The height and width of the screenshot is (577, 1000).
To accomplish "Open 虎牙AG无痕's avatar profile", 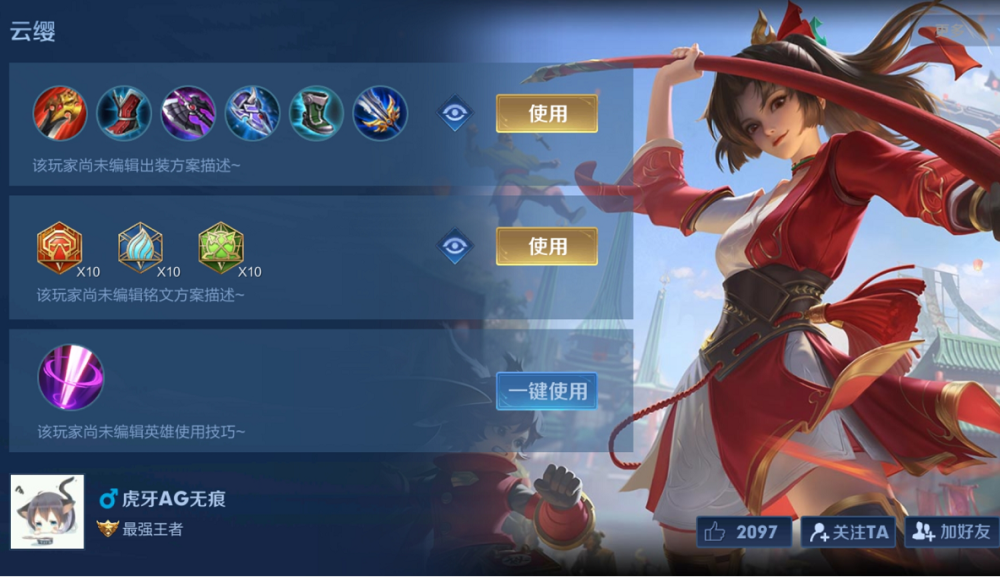I will click(x=47, y=511).
